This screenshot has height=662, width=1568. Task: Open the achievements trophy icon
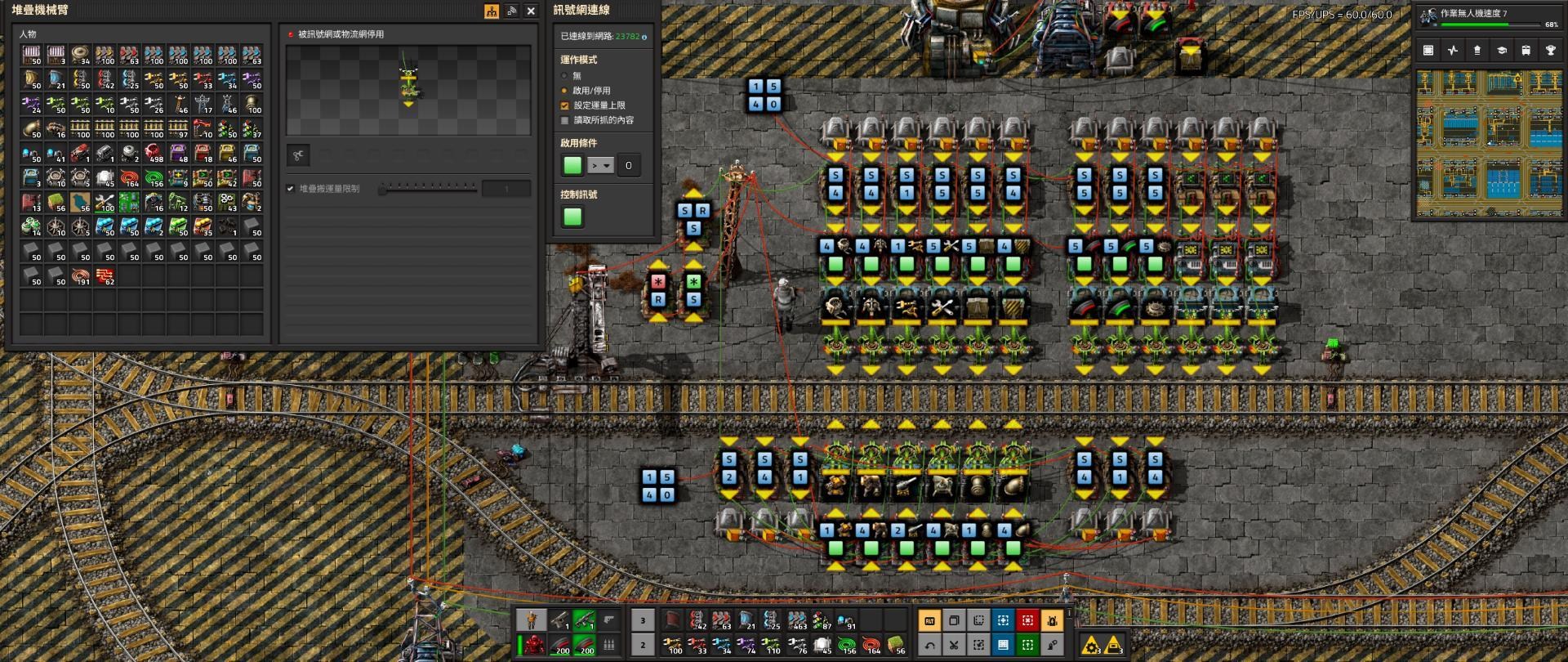click(1549, 51)
